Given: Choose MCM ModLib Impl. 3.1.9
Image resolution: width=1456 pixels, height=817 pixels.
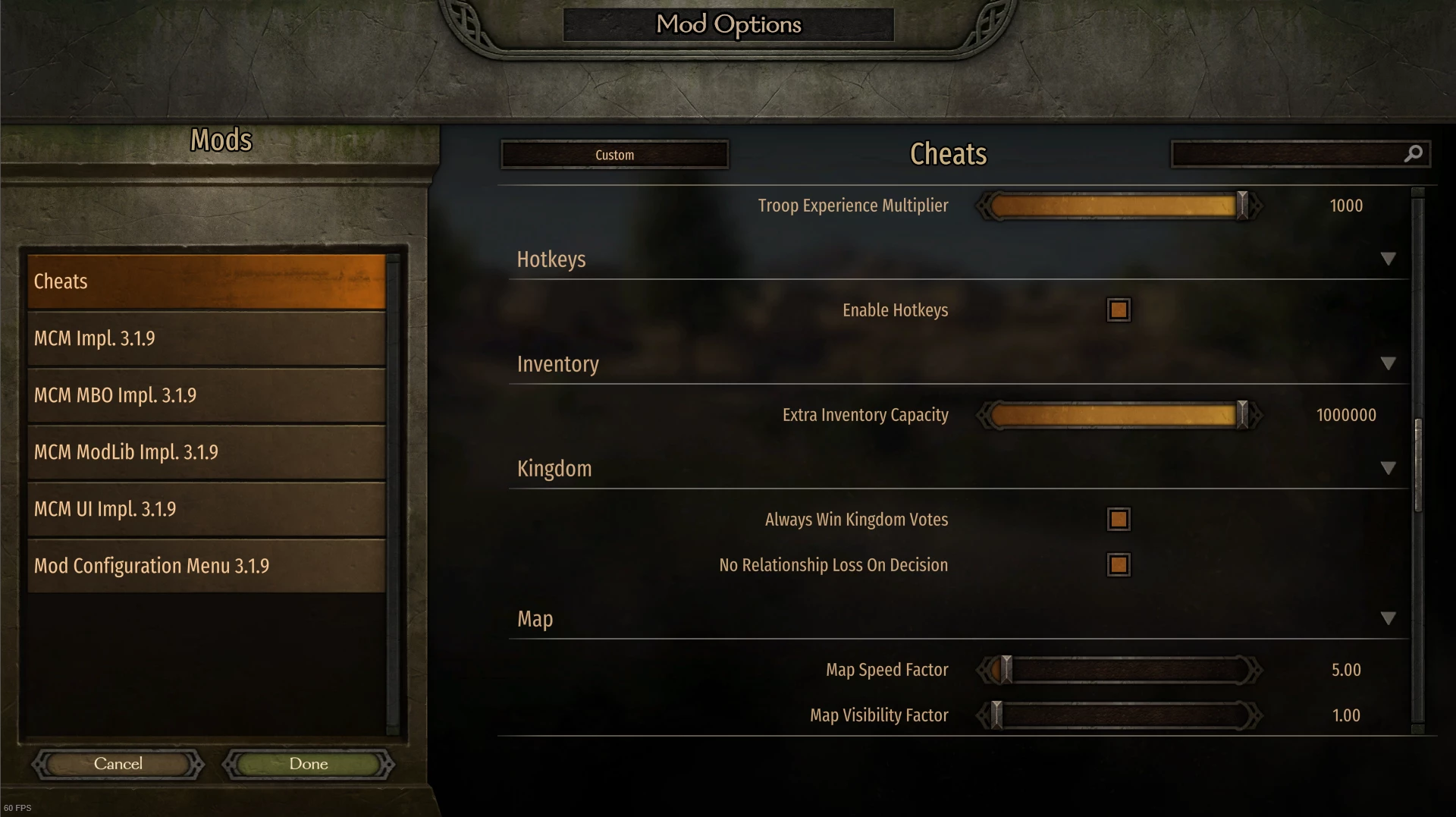Looking at the screenshot, I should [206, 452].
